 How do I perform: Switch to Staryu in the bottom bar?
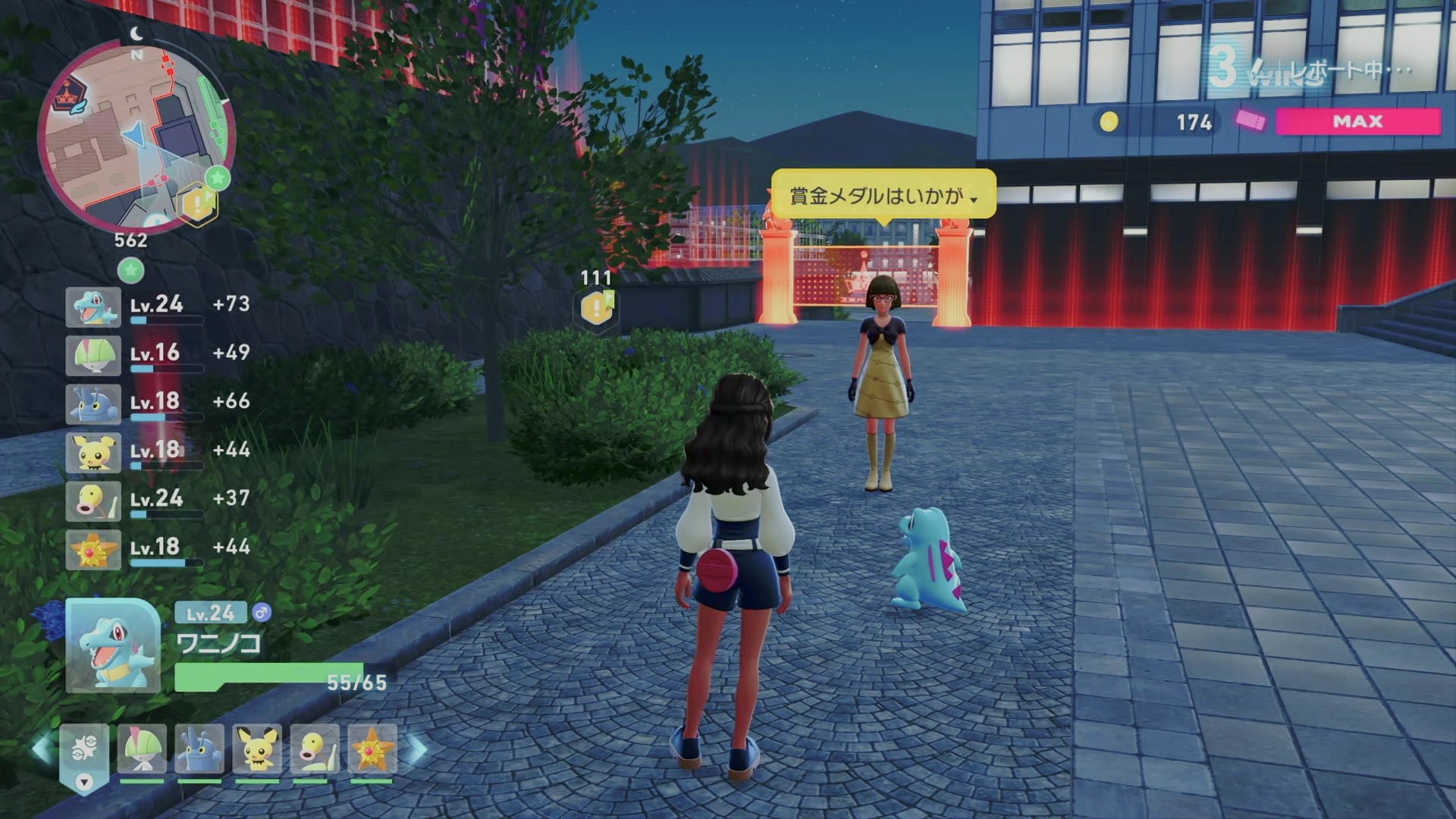pyautogui.click(x=372, y=749)
